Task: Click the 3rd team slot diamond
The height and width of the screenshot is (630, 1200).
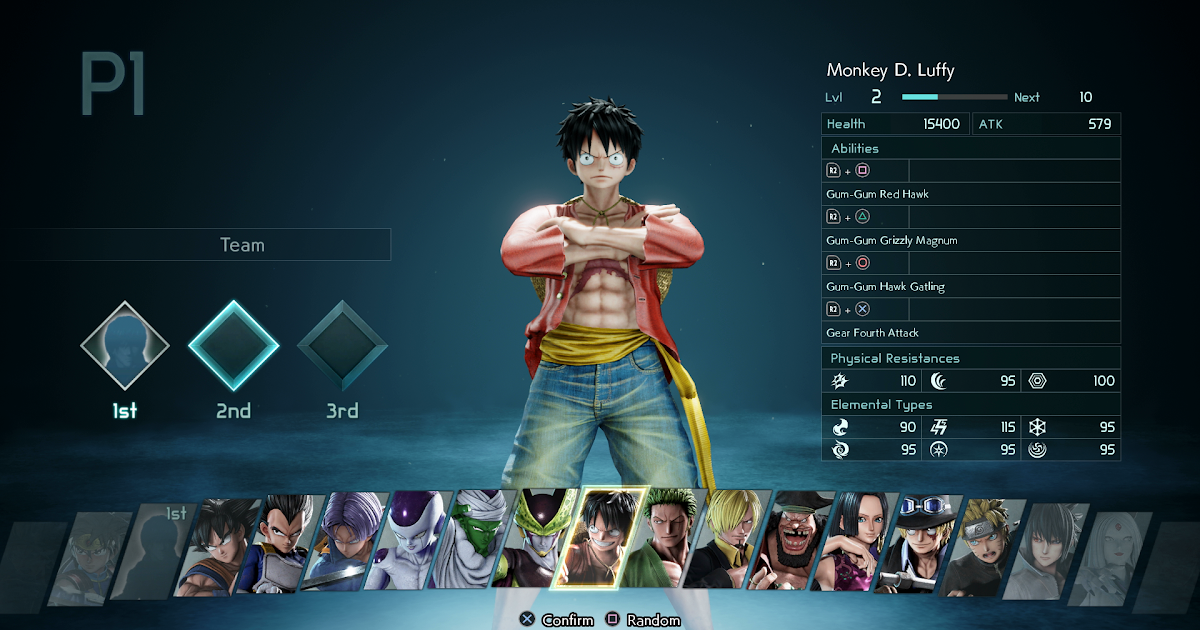Action: (342, 346)
